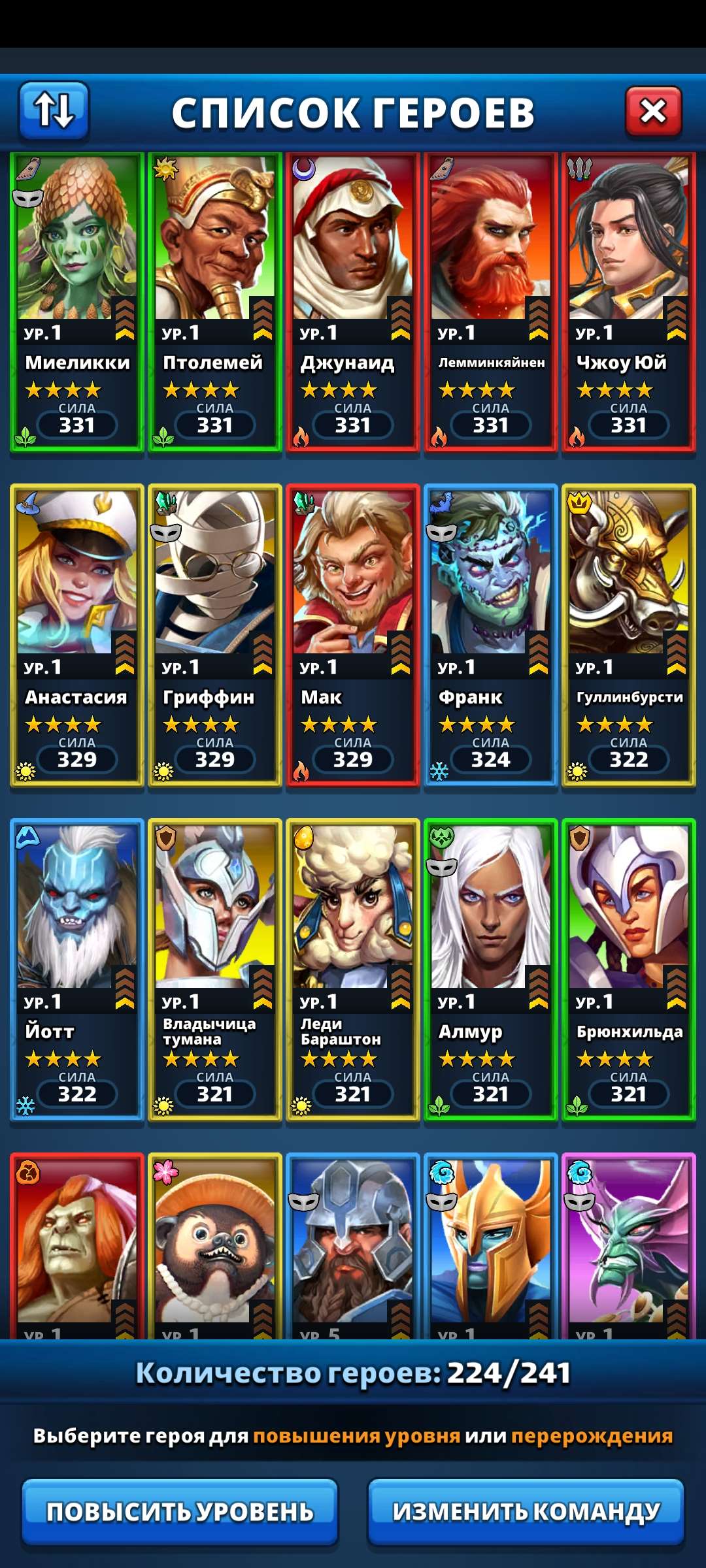Select hero Джунаид
This screenshot has width=706, height=1568.
(353, 302)
